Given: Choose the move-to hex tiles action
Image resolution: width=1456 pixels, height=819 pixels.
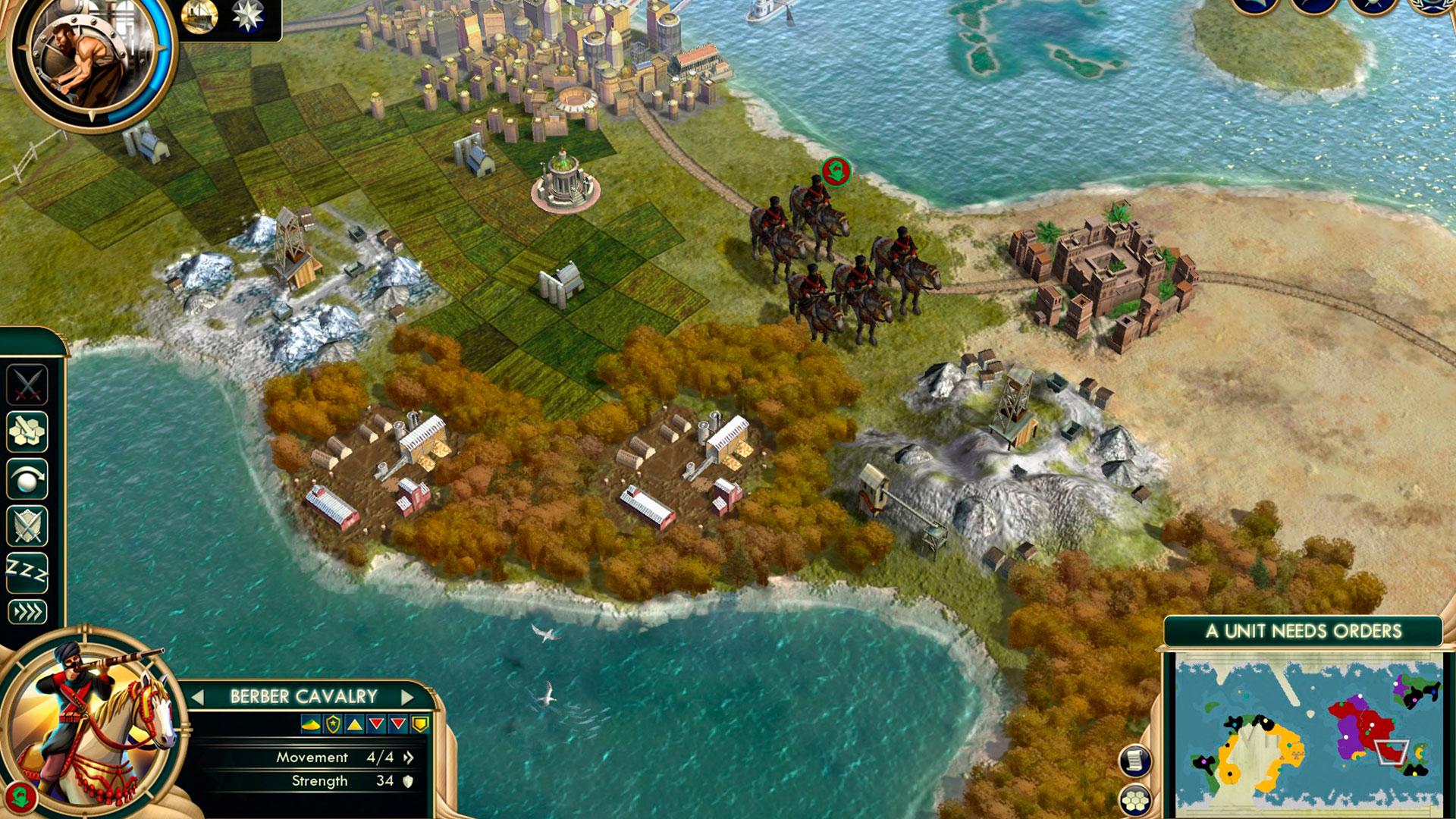Looking at the screenshot, I should pos(27,431).
